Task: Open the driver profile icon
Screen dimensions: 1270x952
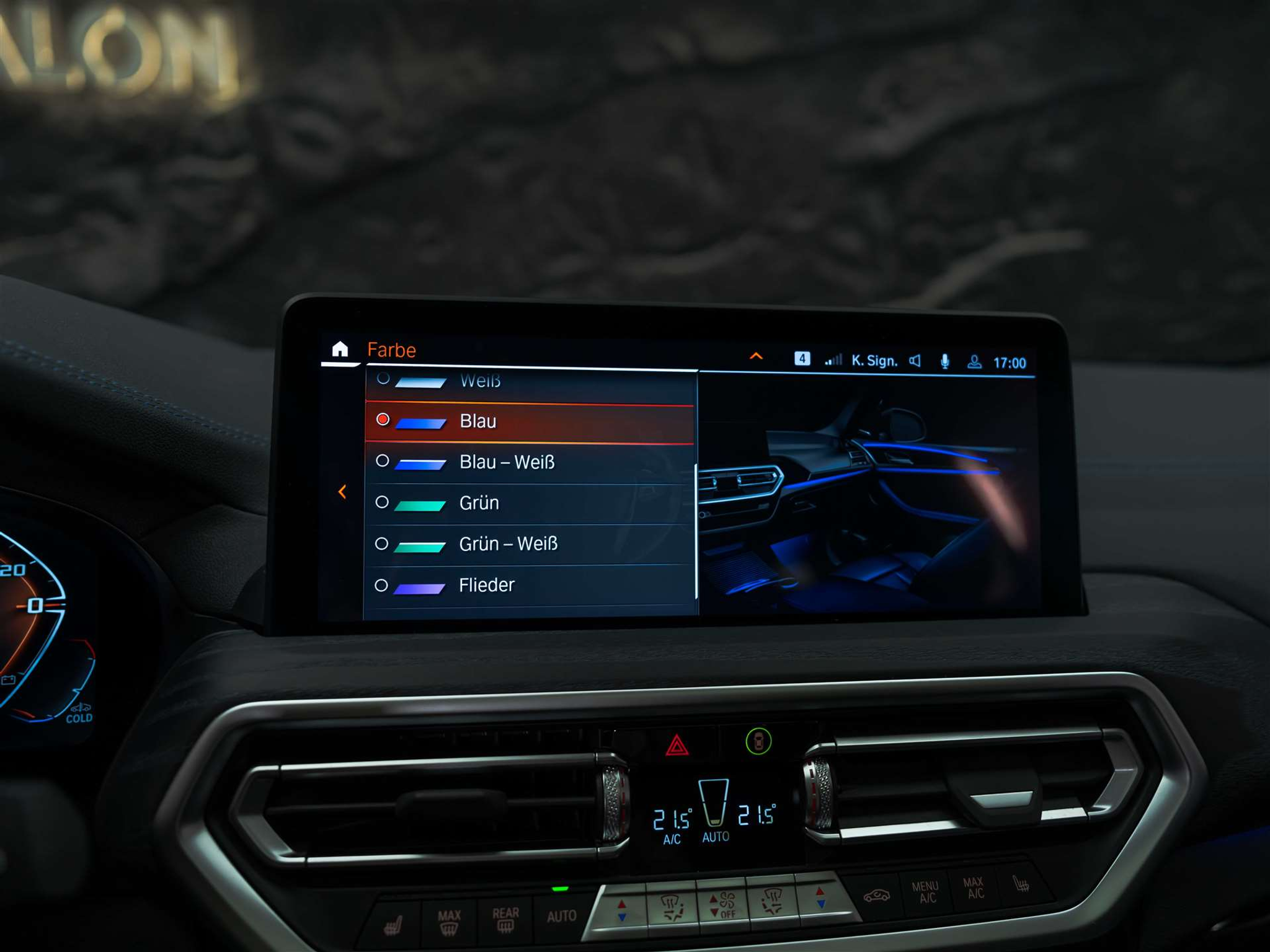Action: pos(974,362)
